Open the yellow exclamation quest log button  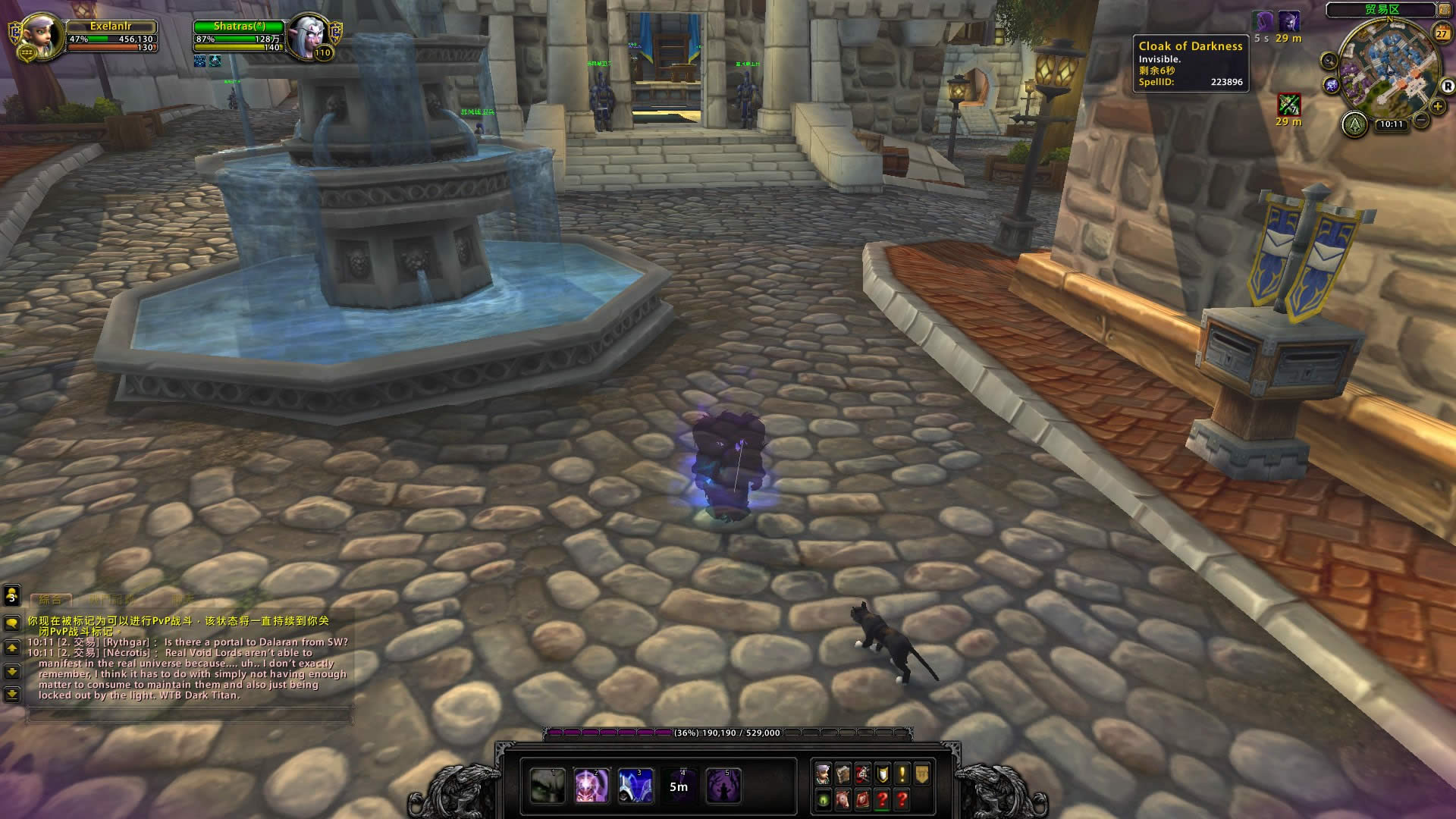coord(902,773)
